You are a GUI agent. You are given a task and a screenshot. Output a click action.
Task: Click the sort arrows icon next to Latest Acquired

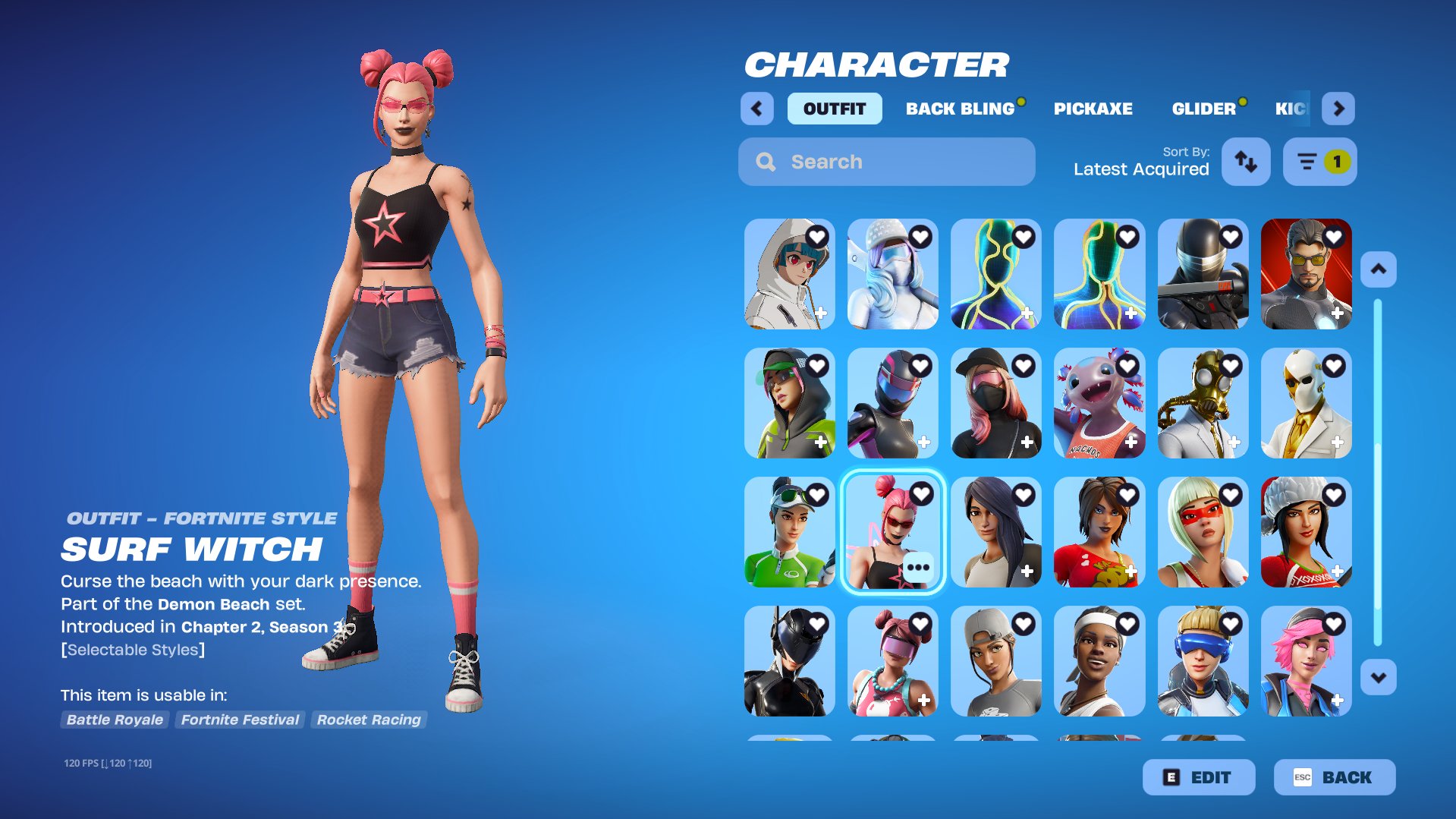[1245, 162]
